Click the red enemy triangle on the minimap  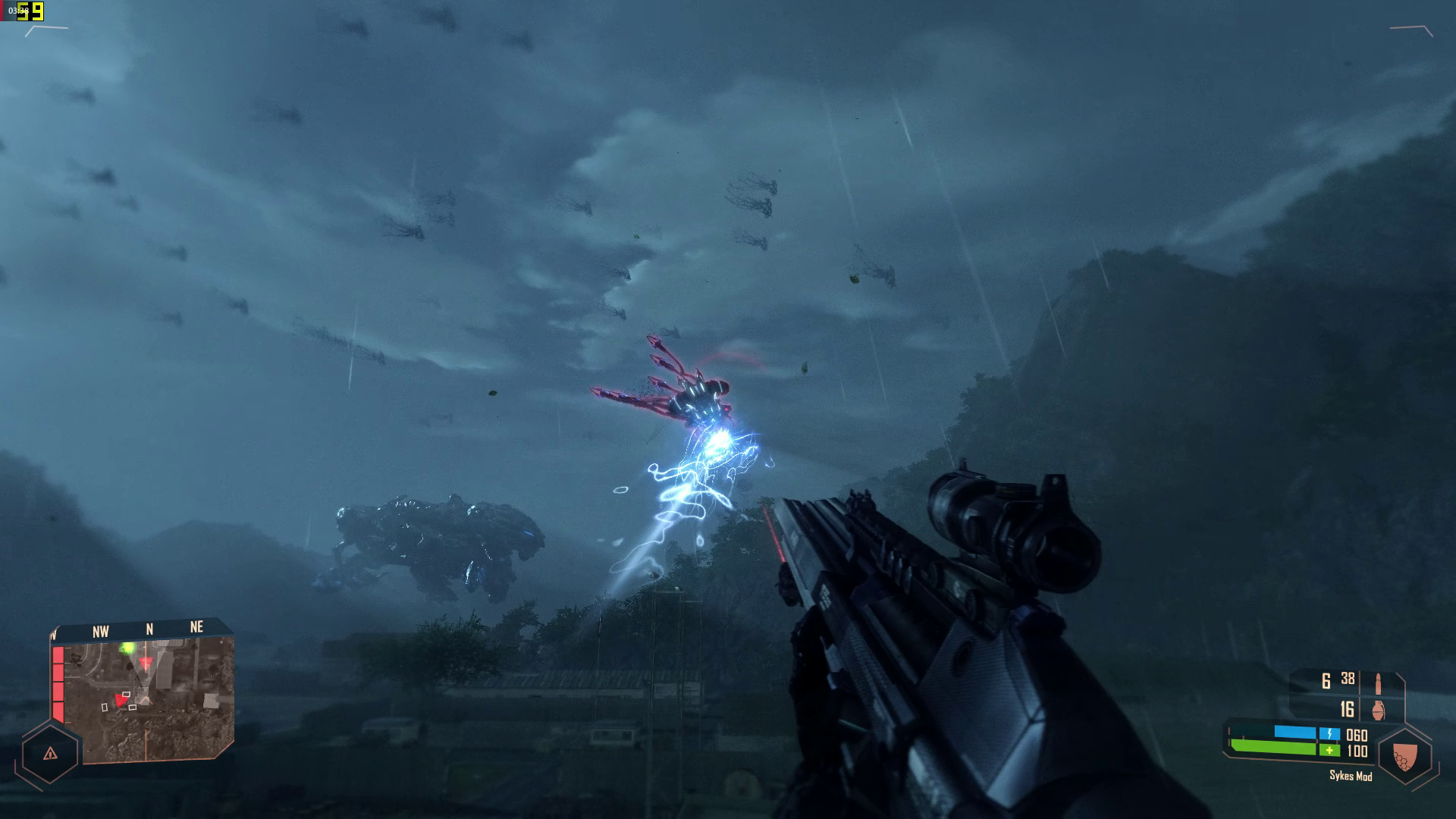tap(121, 700)
